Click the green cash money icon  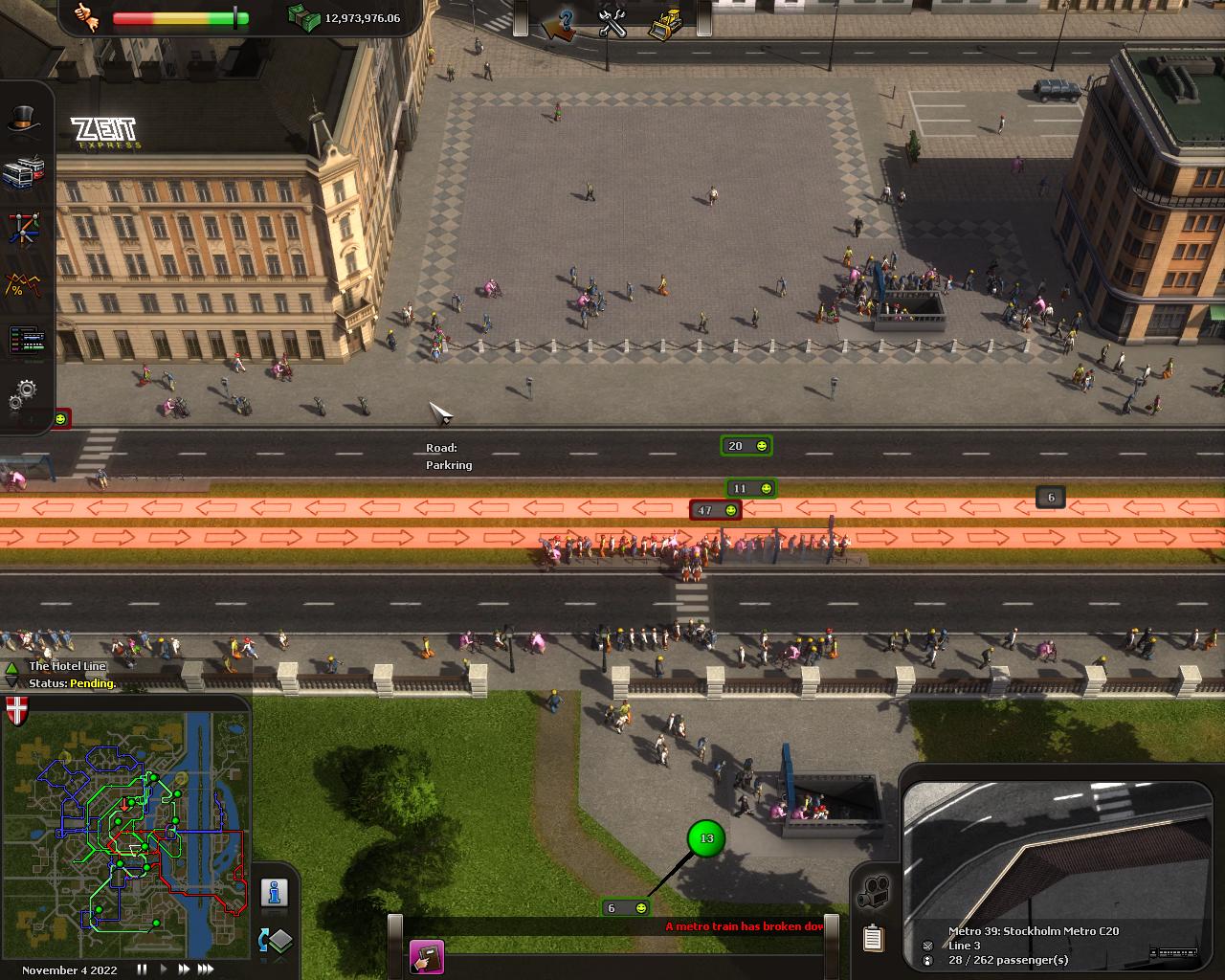click(x=304, y=17)
